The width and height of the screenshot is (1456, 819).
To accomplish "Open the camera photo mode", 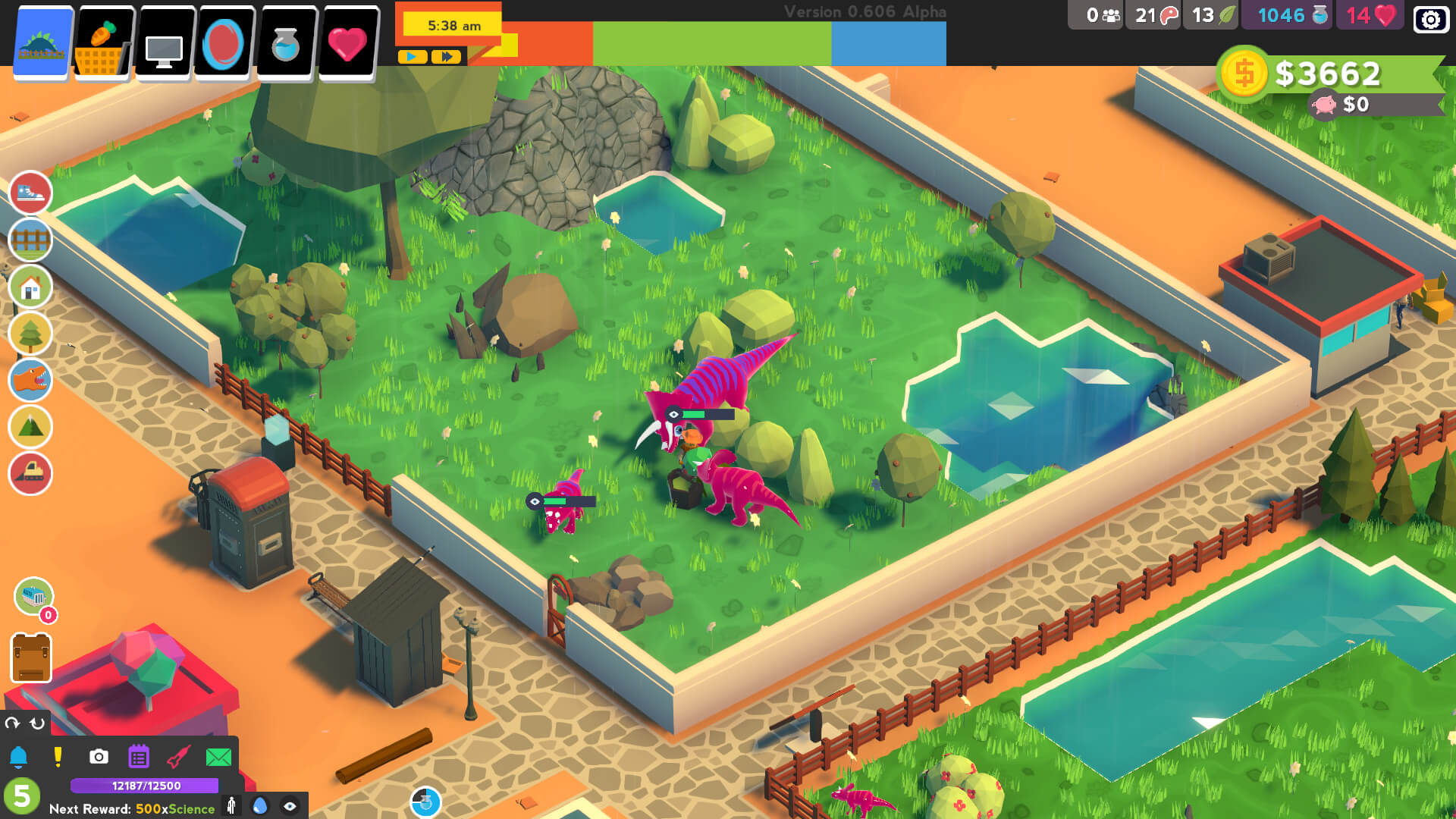I will pyautogui.click(x=99, y=757).
